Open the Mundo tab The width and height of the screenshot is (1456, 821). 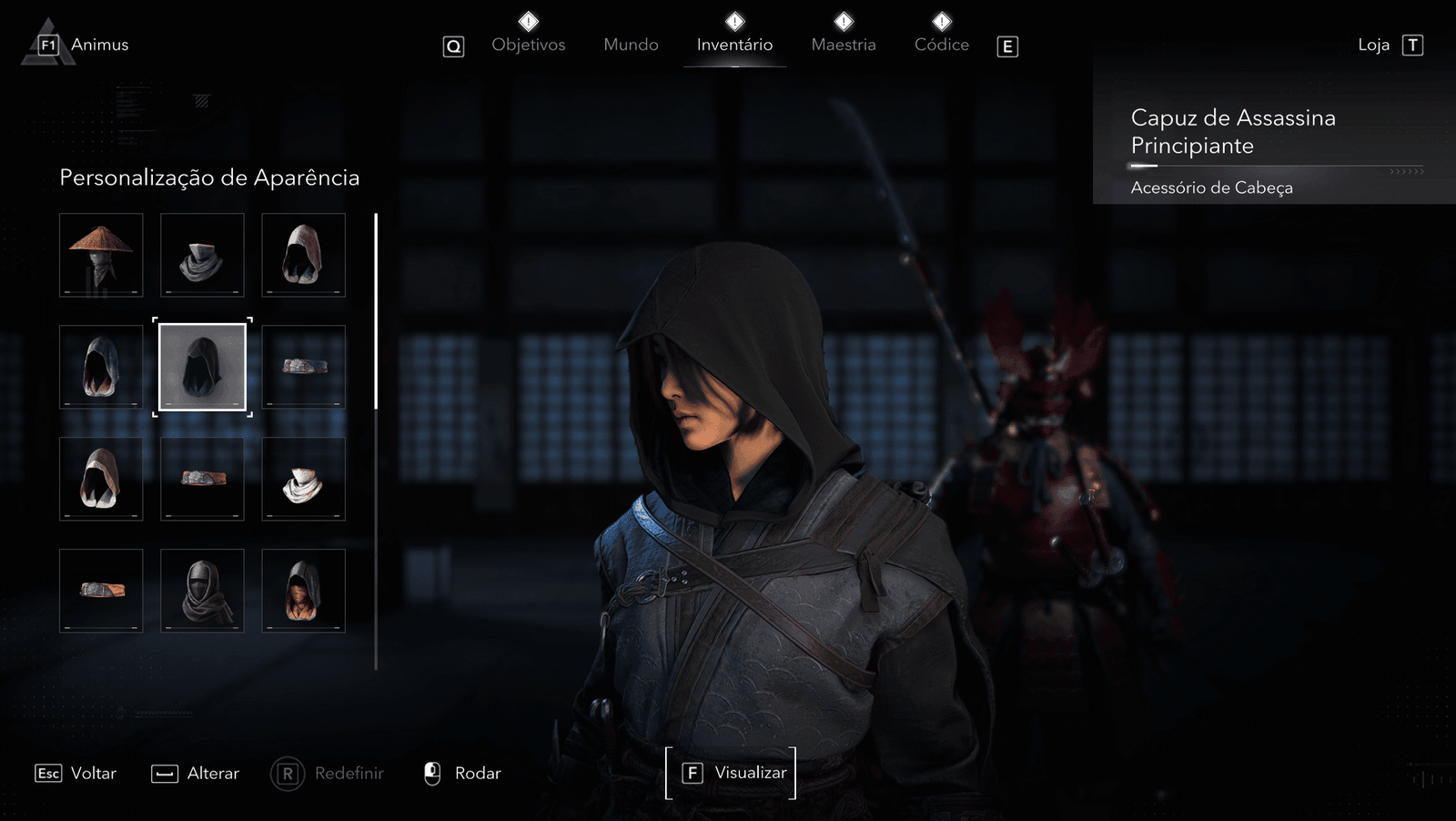coord(631,45)
